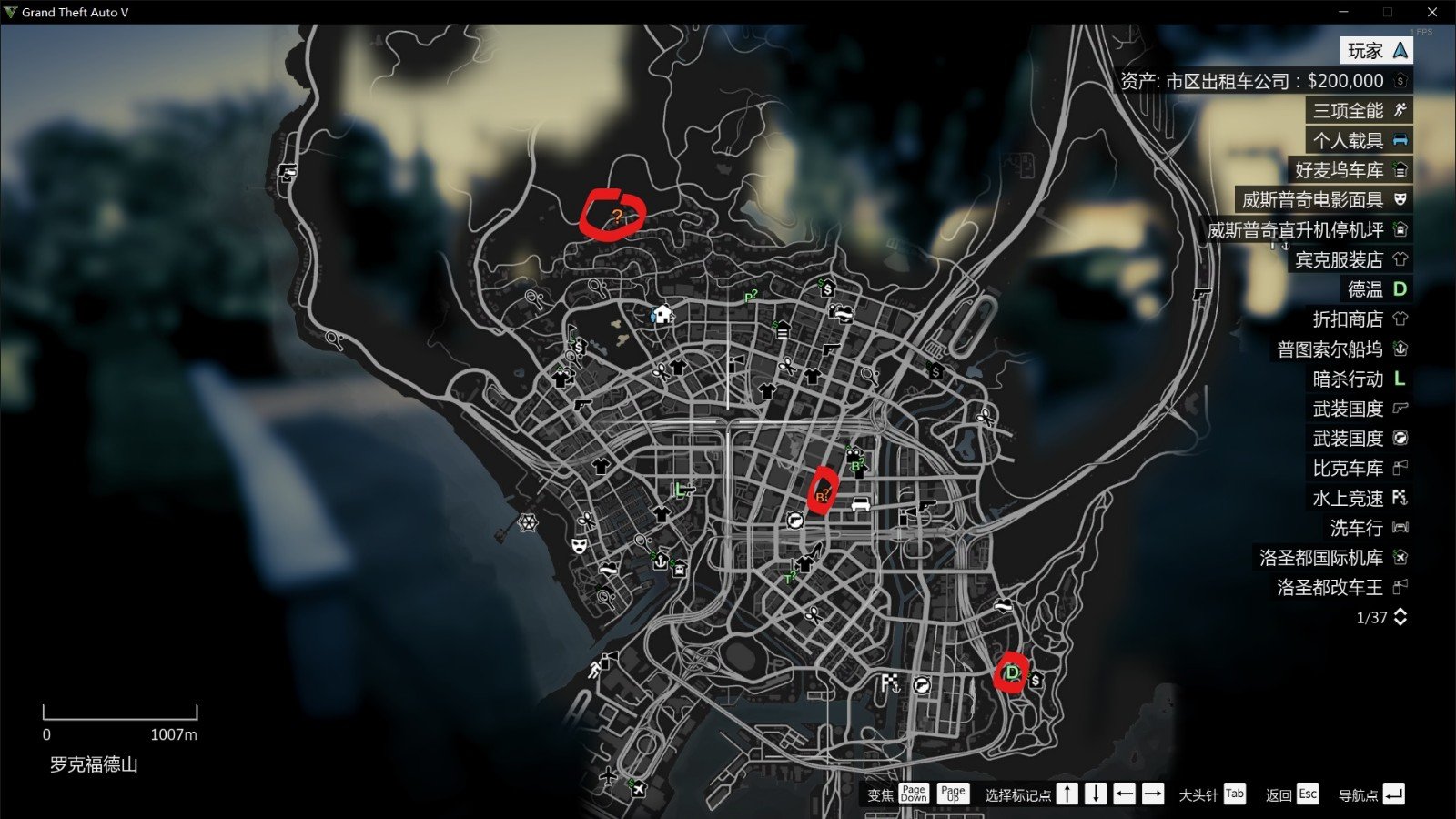Click the theater masks icon in west Los Santos
This screenshot has height=819, width=1456.
[x=580, y=546]
